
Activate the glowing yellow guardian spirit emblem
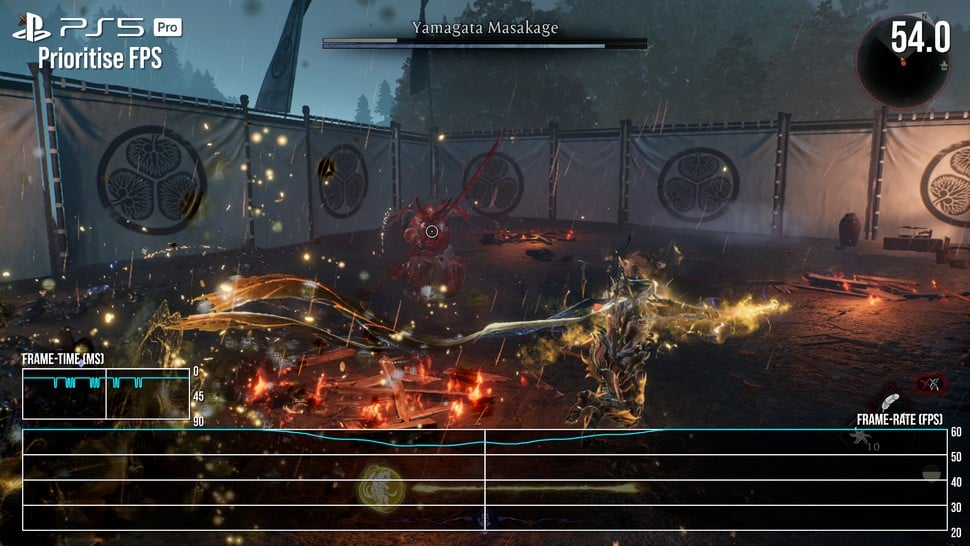coord(381,488)
